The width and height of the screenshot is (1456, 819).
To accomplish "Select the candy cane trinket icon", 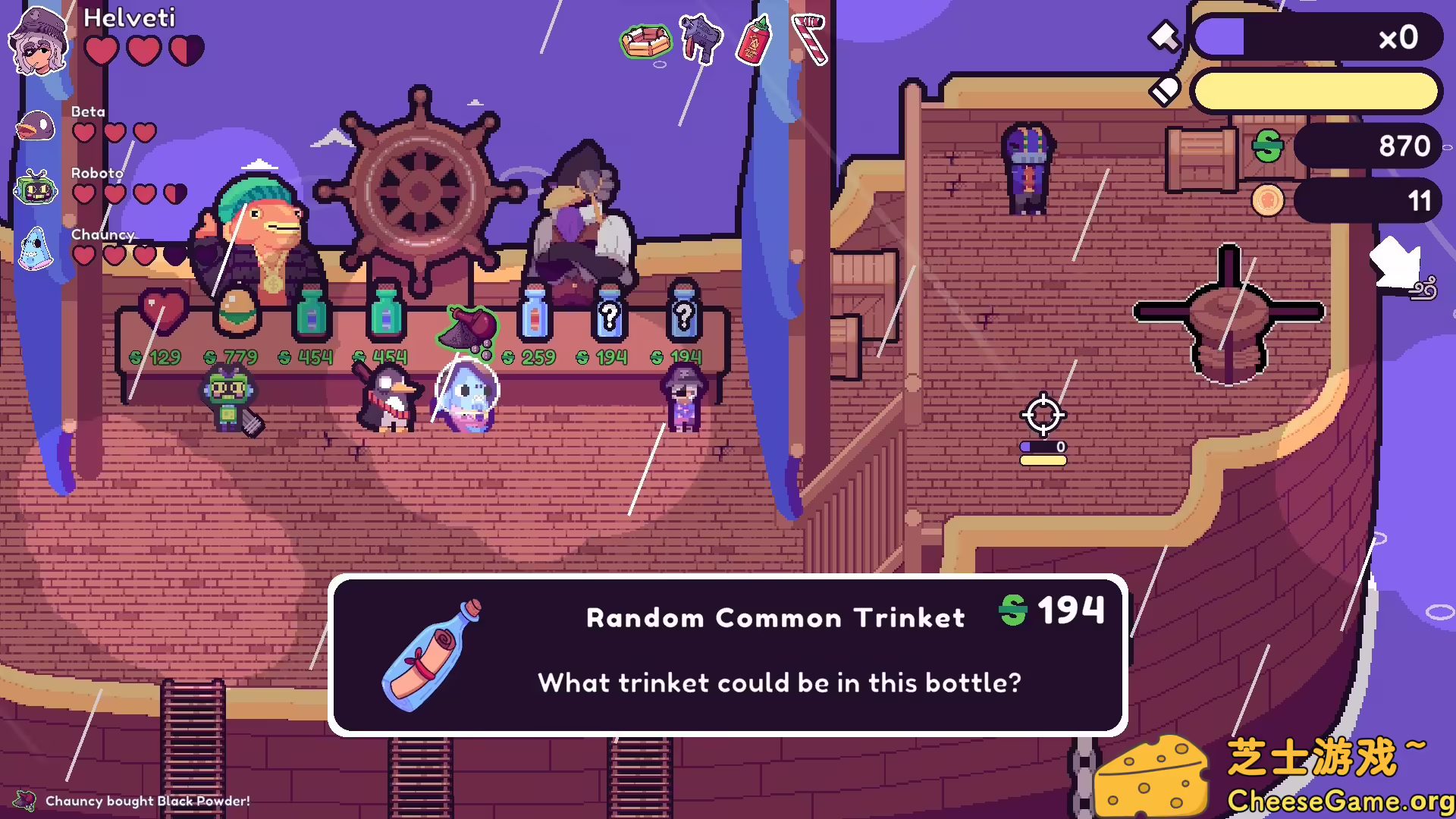I will point(810,39).
